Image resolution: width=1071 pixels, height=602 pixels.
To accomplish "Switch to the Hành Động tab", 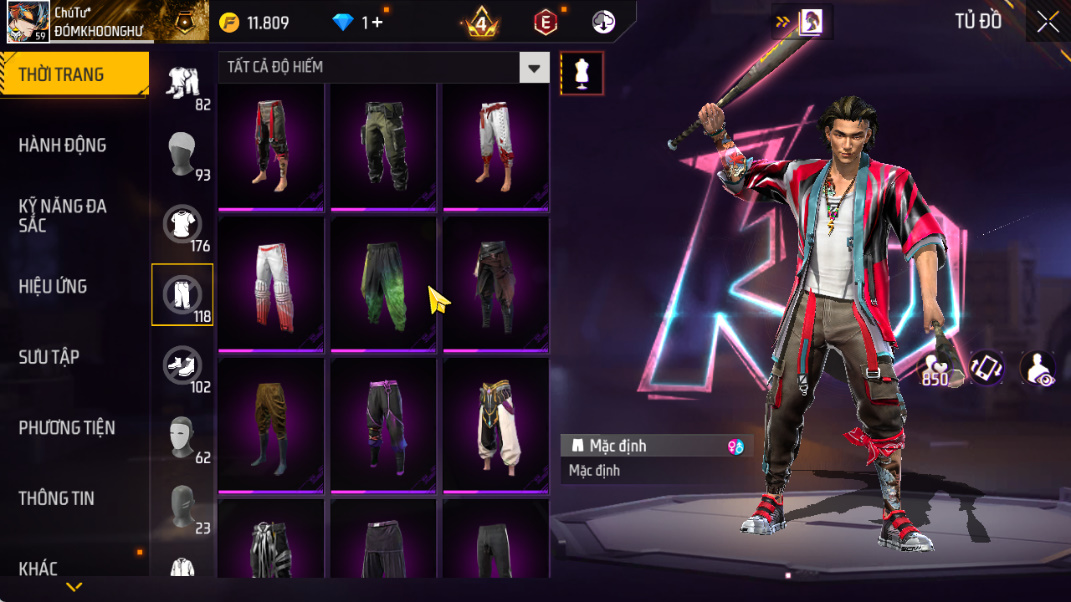I will click(62, 145).
